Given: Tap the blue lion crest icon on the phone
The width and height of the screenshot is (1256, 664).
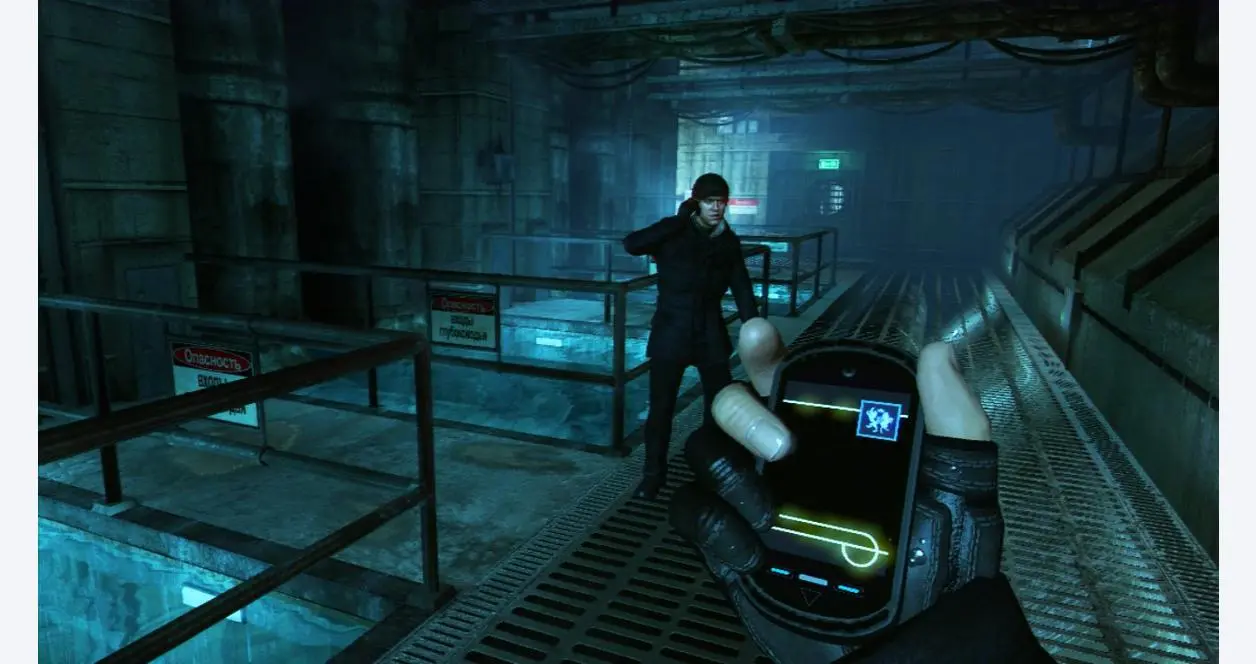Looking at the screenshot, I should pyautogui.click(x=879, y=420).
